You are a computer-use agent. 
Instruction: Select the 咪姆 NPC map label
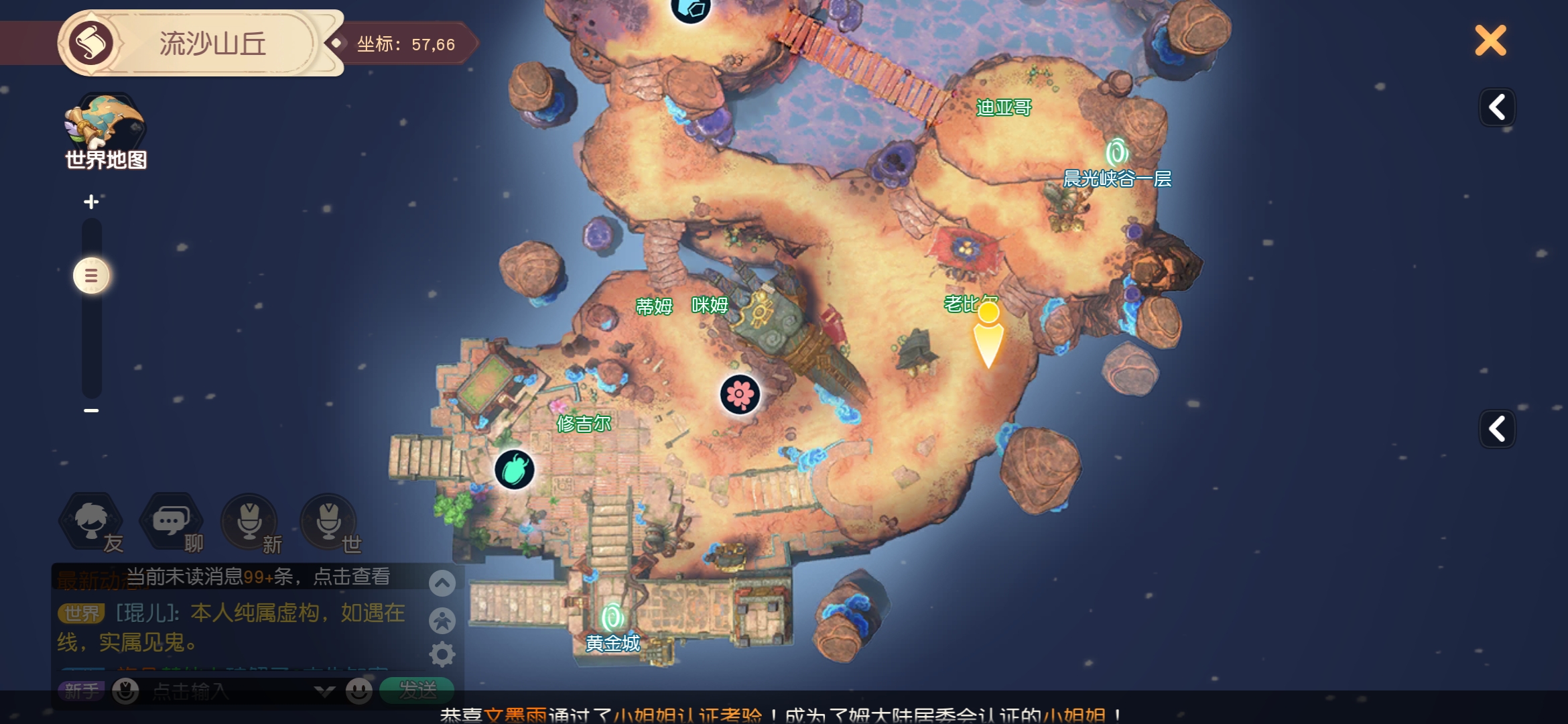click(x=710, y=306)
